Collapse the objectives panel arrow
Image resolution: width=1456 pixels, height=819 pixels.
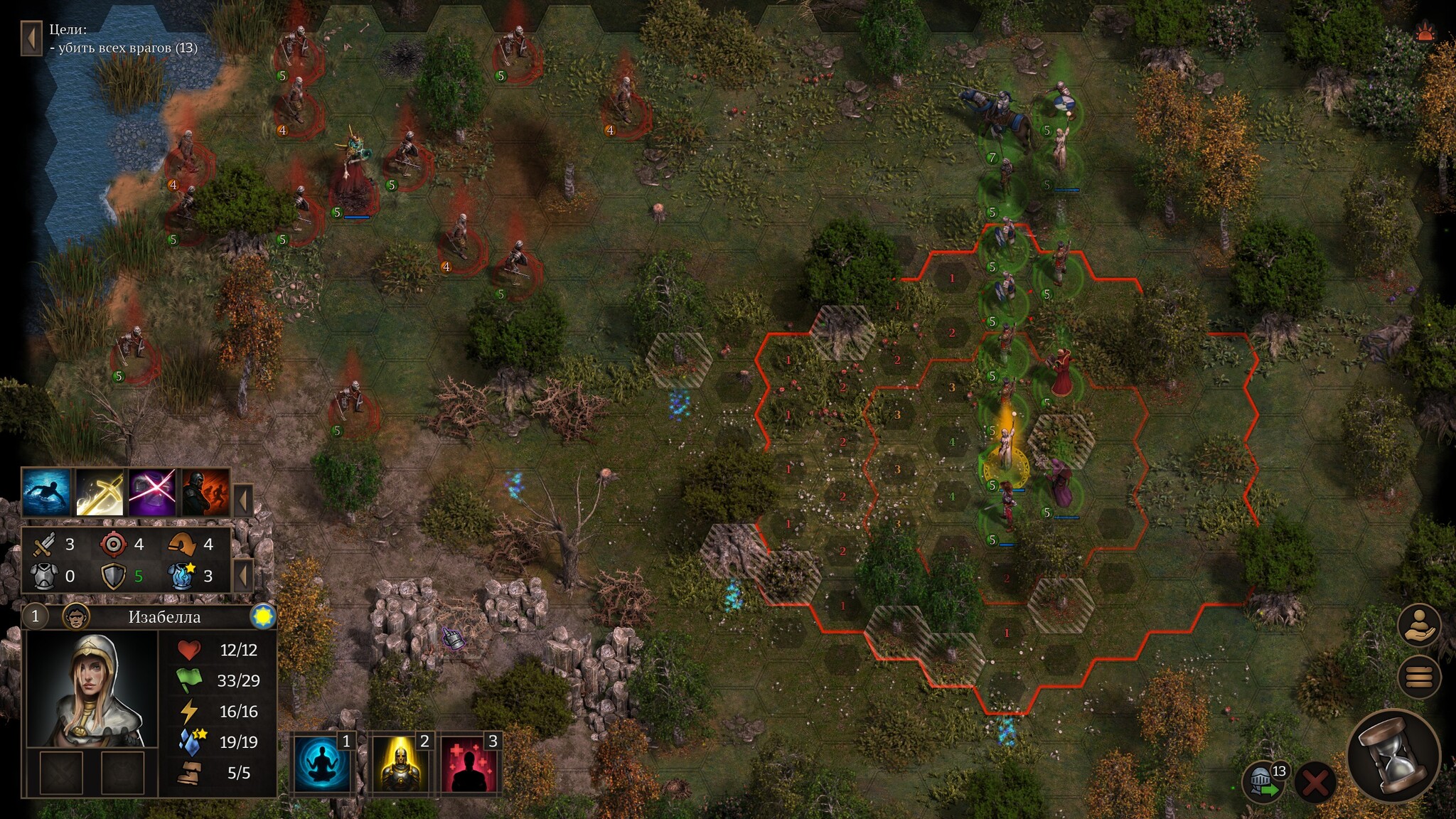coord(31,38)
